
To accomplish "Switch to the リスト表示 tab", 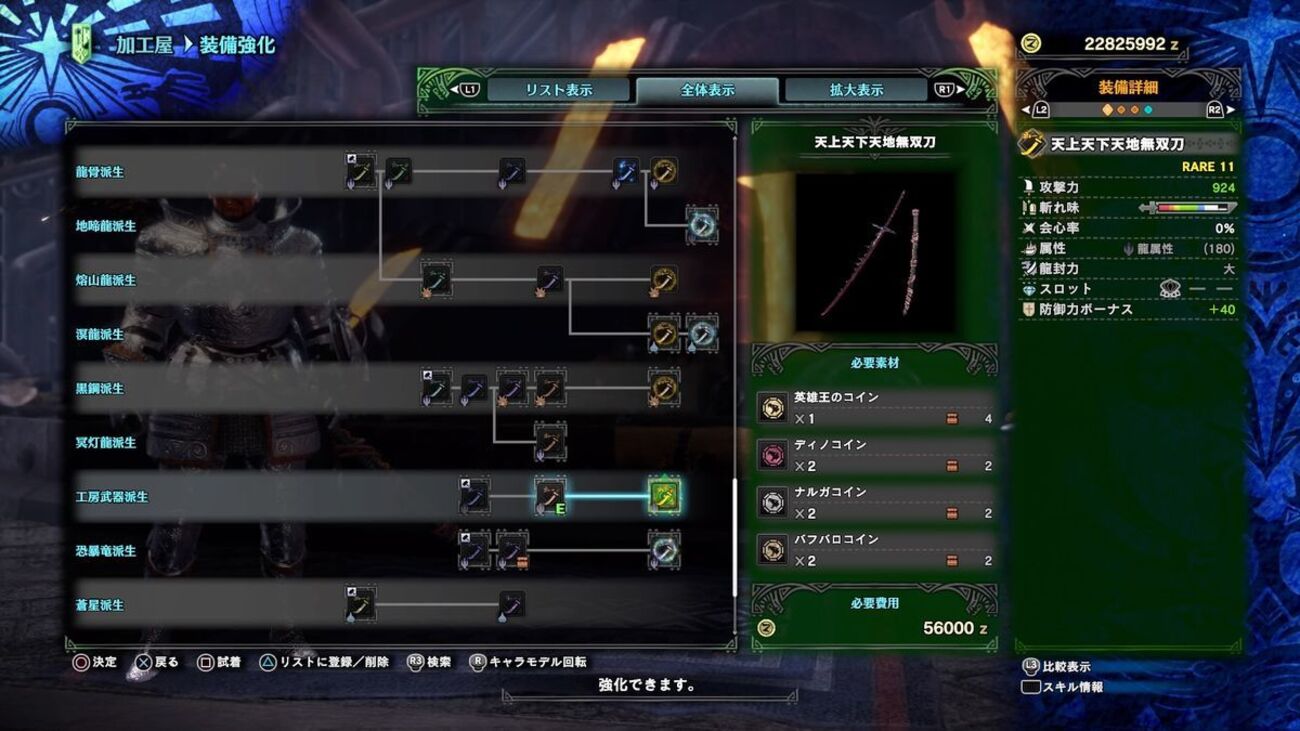I will tap(558, 90).
